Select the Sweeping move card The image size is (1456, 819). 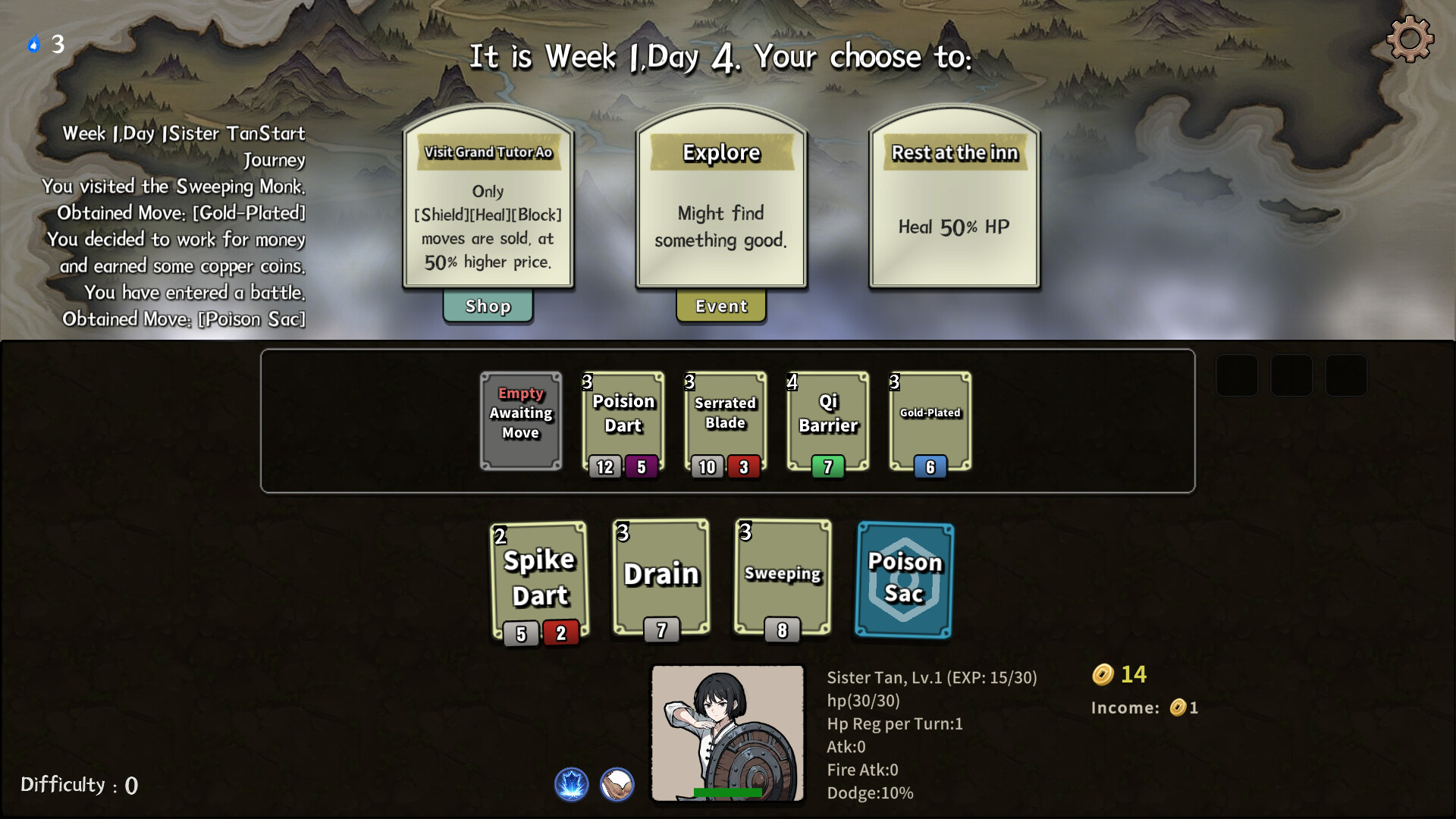(783, 578)
